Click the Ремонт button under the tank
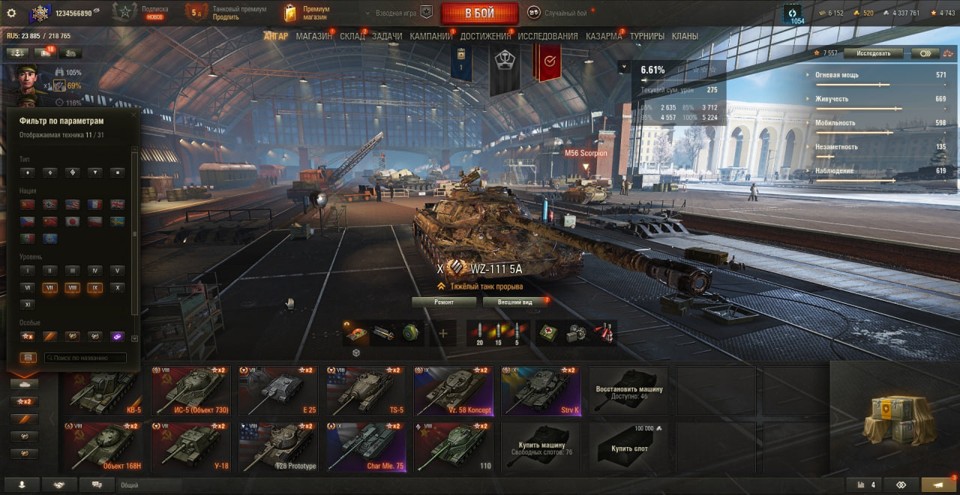 coord(442,300)
